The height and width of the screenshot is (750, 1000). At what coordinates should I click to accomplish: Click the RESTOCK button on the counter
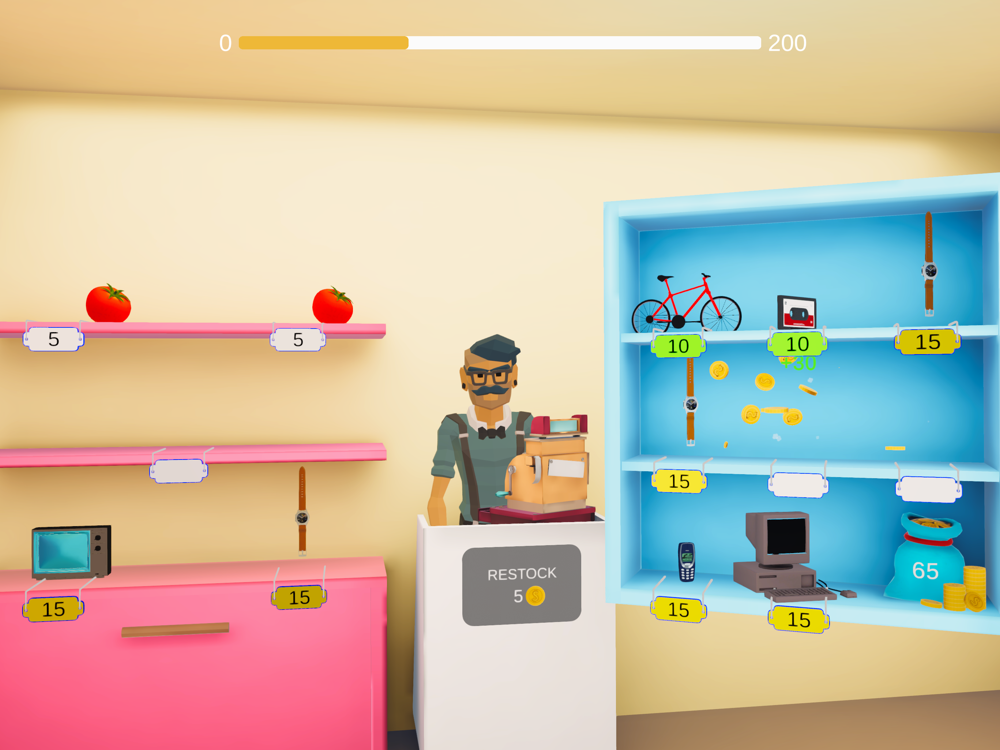coord(521,585)
